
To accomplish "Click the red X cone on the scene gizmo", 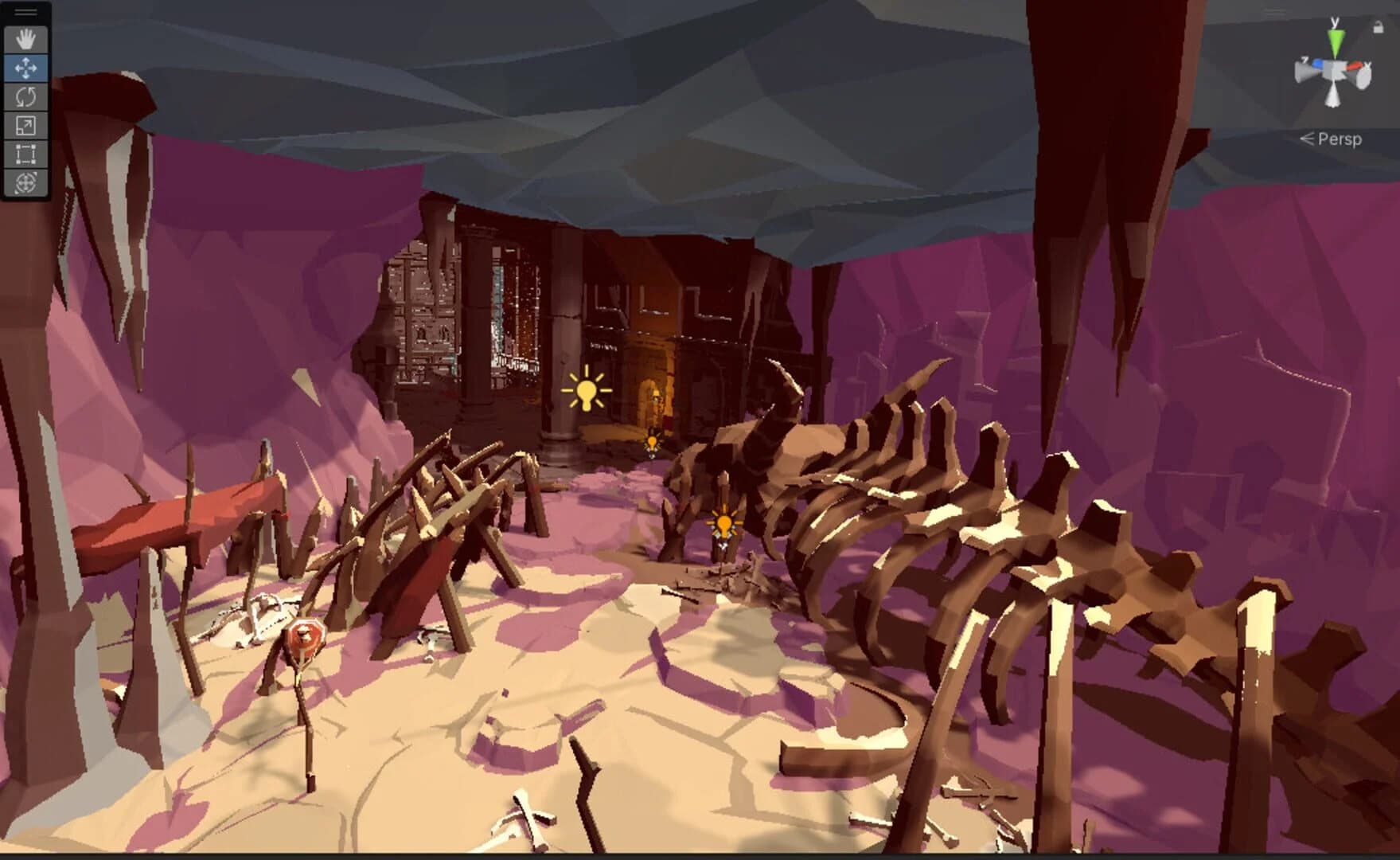I will tap(1354, 65).
